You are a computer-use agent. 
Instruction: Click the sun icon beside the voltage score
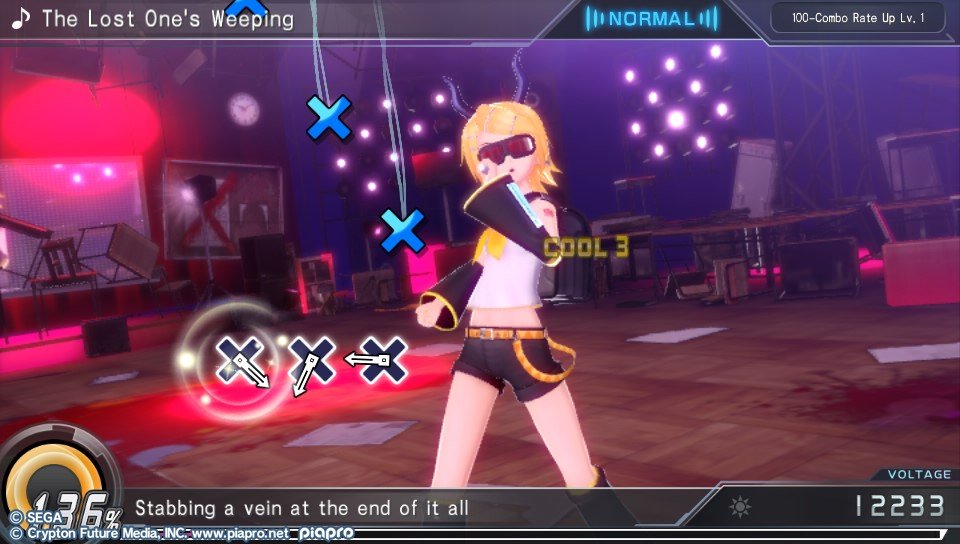coord(740,507)
